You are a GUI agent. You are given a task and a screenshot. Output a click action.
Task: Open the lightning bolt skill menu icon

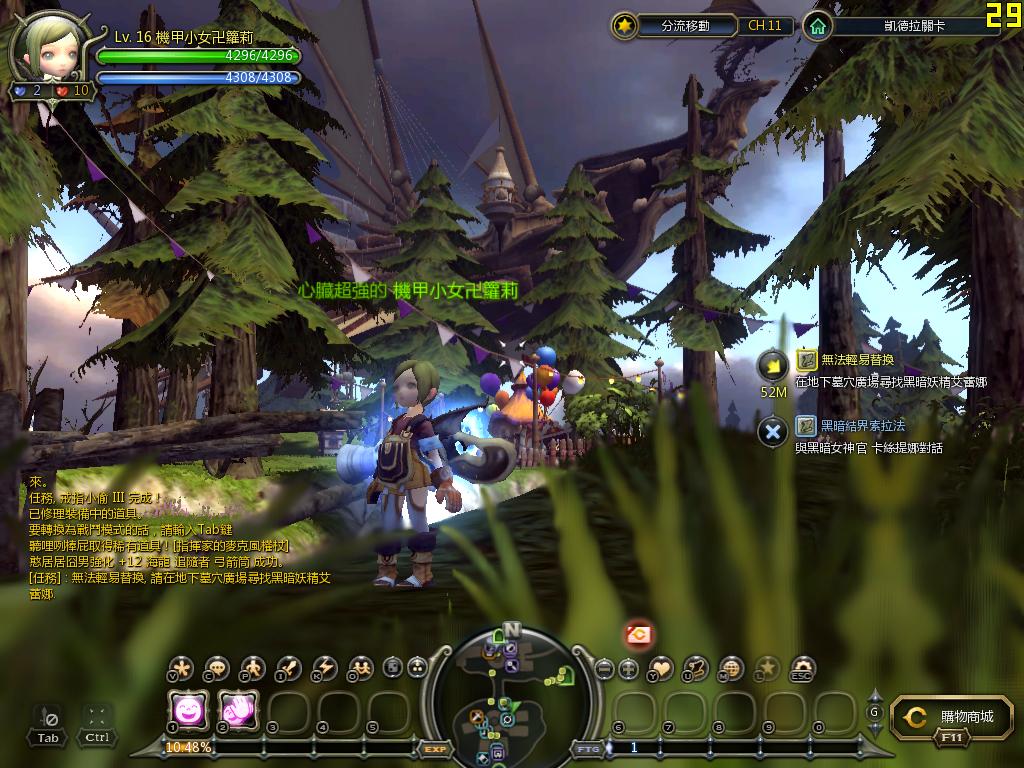point(325,668)
